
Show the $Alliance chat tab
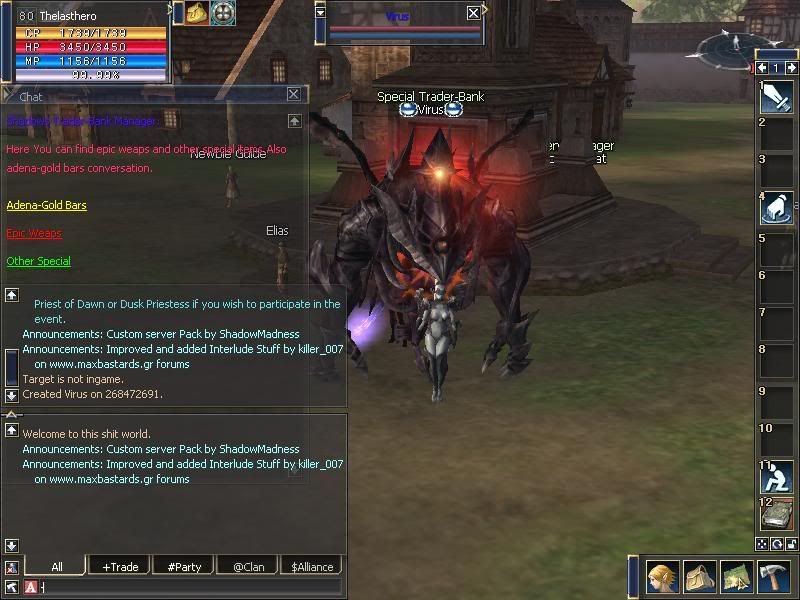pos(312,567)
